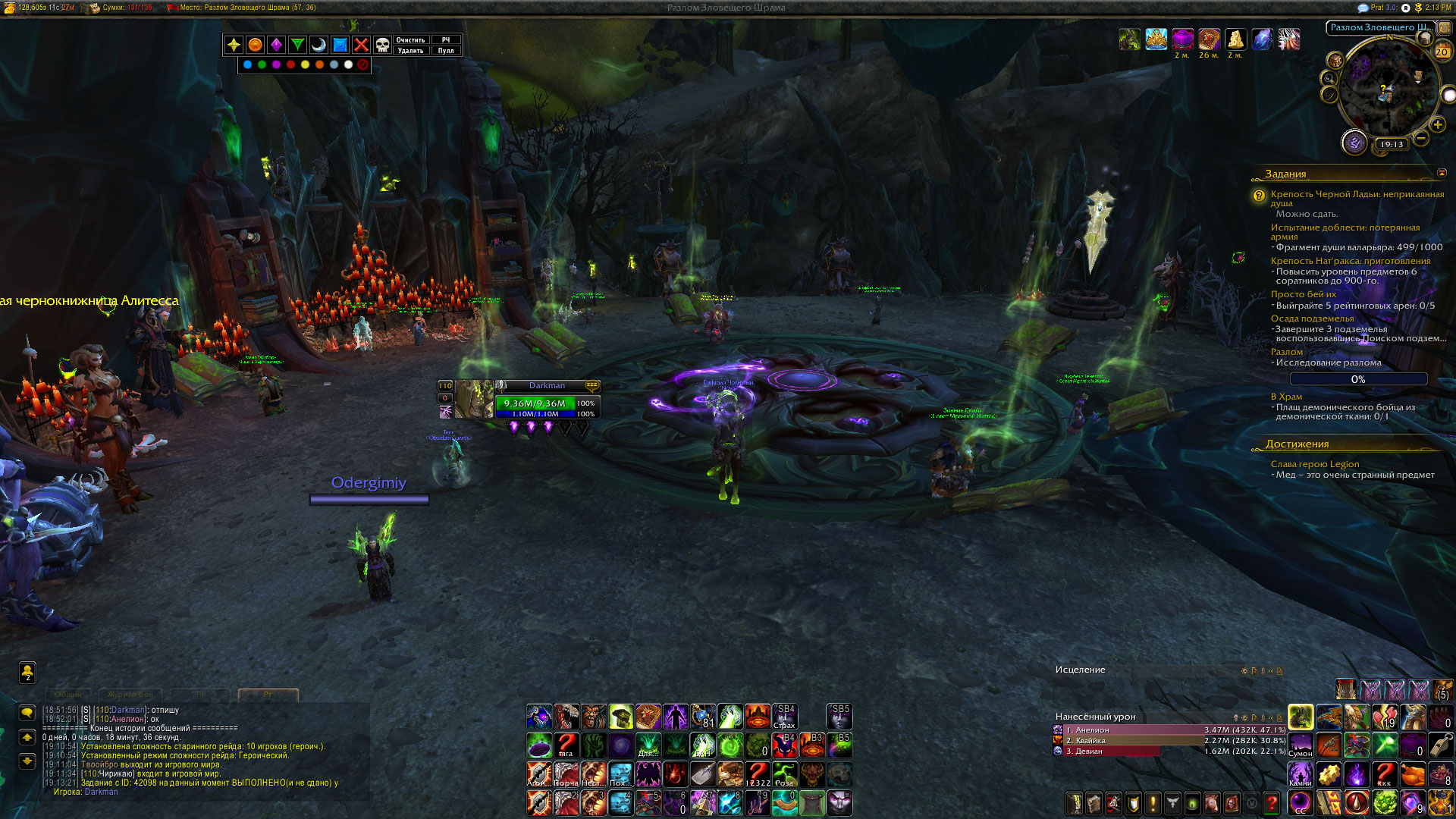Select the skull raid marker
The height and width of the screenshot is (819, 1456).
tap(382, 45)
